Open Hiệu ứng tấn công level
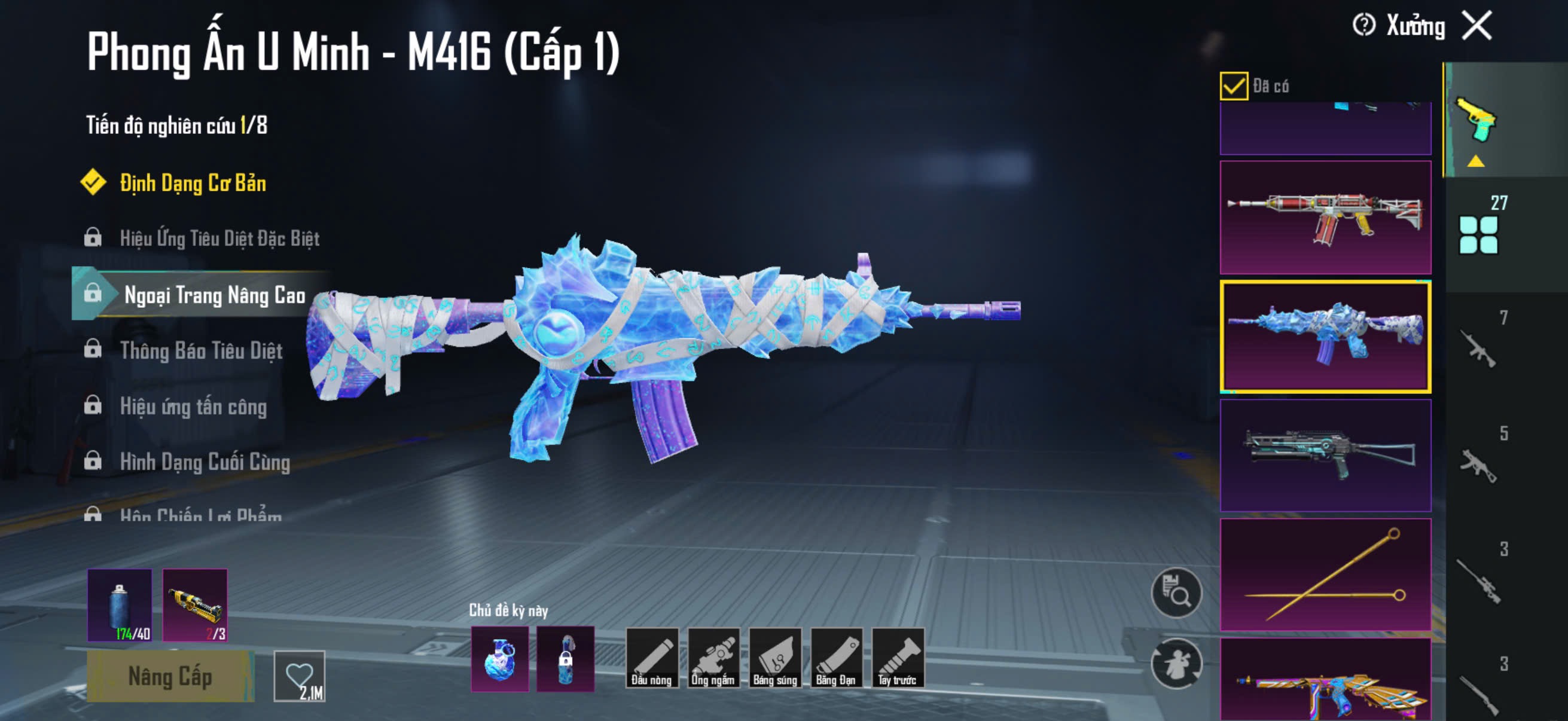This screenshot has height=721, width=1568. pyautogui.click(x=193, y=406)
